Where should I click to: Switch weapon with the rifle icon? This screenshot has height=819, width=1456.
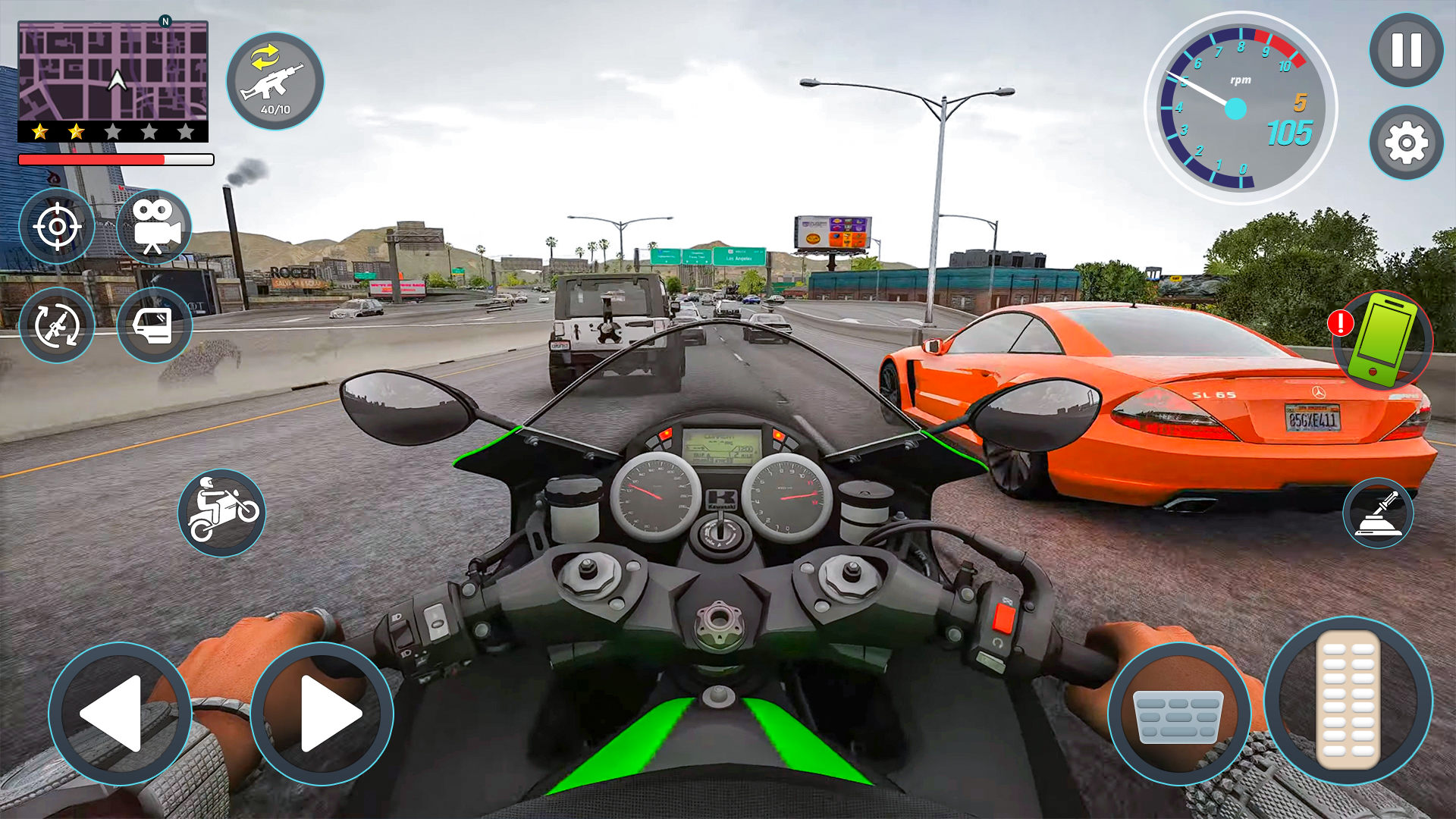(x=275, y=81)
